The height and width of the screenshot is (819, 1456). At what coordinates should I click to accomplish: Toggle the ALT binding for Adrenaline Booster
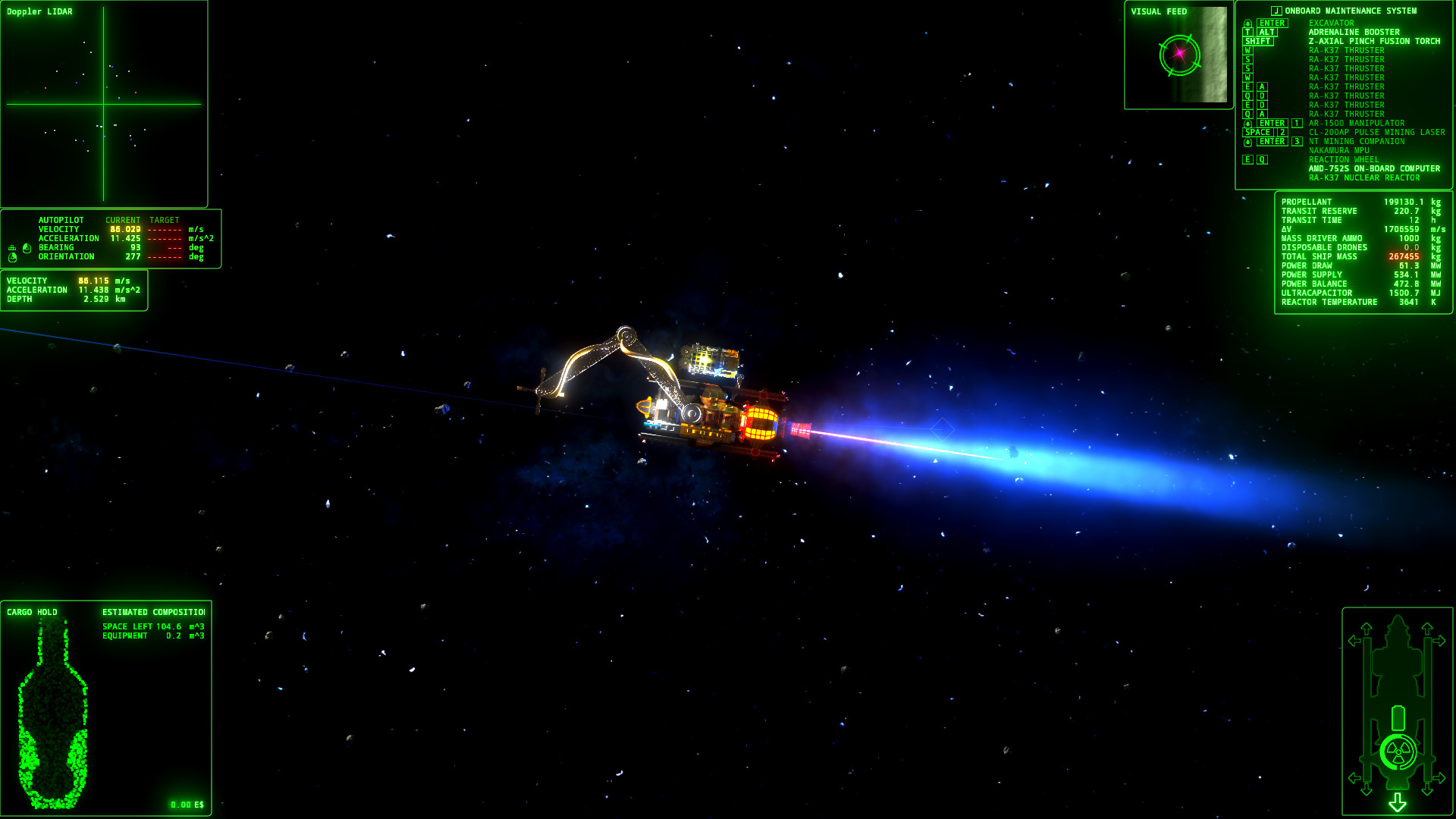point(1267,32)
